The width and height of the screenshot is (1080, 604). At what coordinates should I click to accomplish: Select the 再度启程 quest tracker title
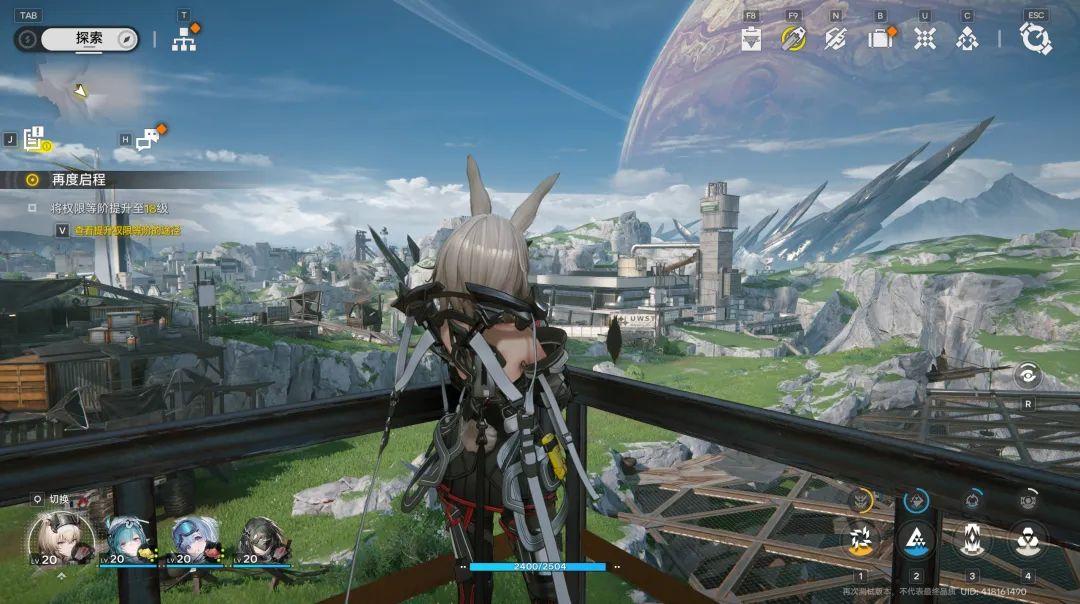[x=80, y=180]
